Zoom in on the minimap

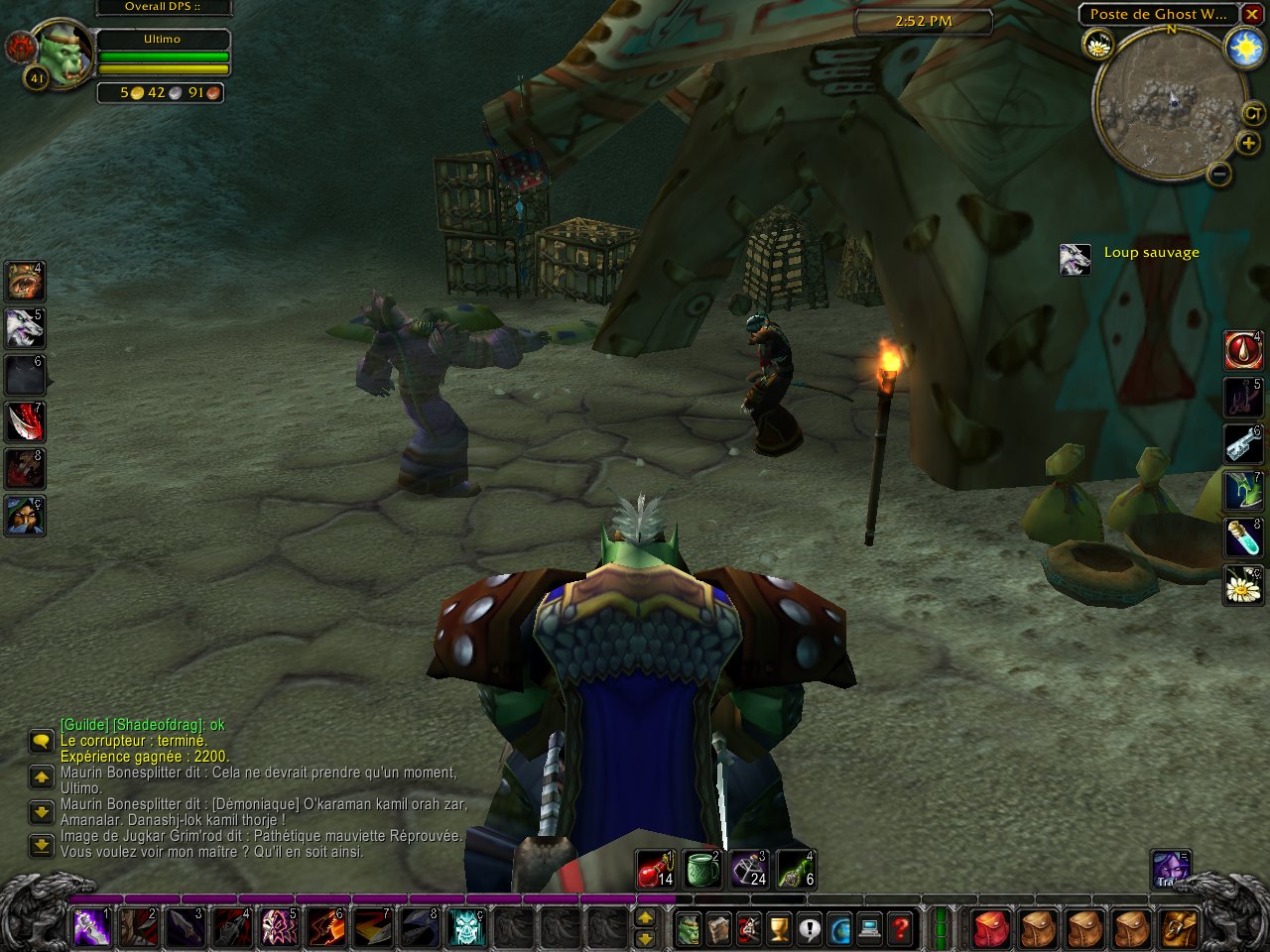[x=1248, y=144]
